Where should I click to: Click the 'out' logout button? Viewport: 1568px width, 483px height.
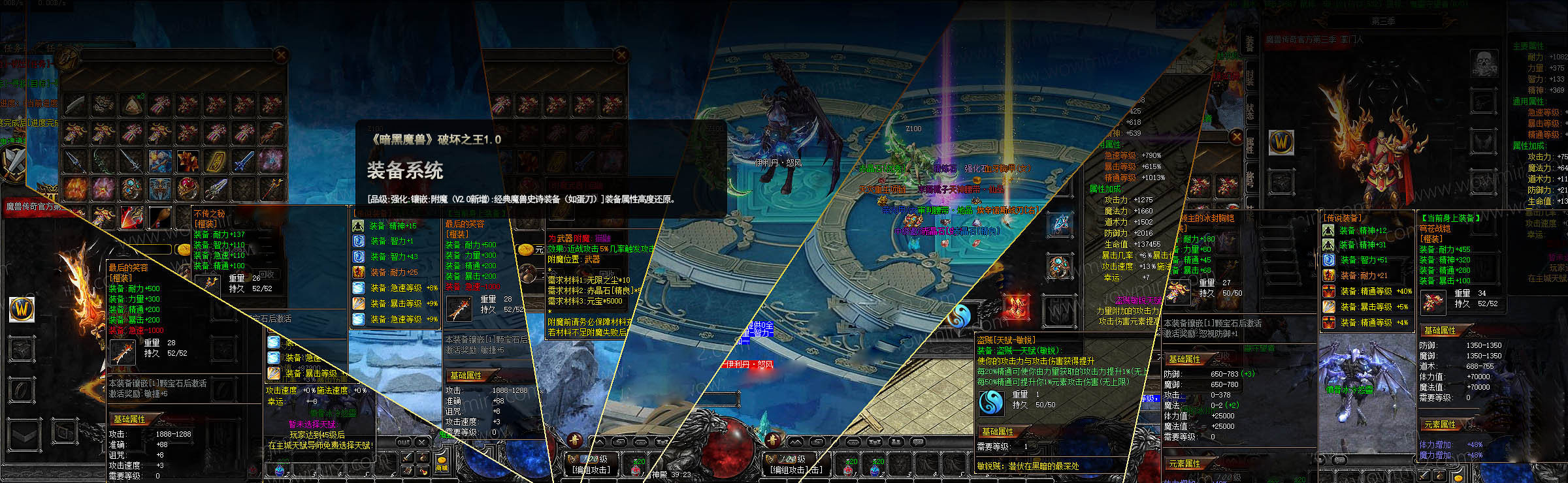404,442
